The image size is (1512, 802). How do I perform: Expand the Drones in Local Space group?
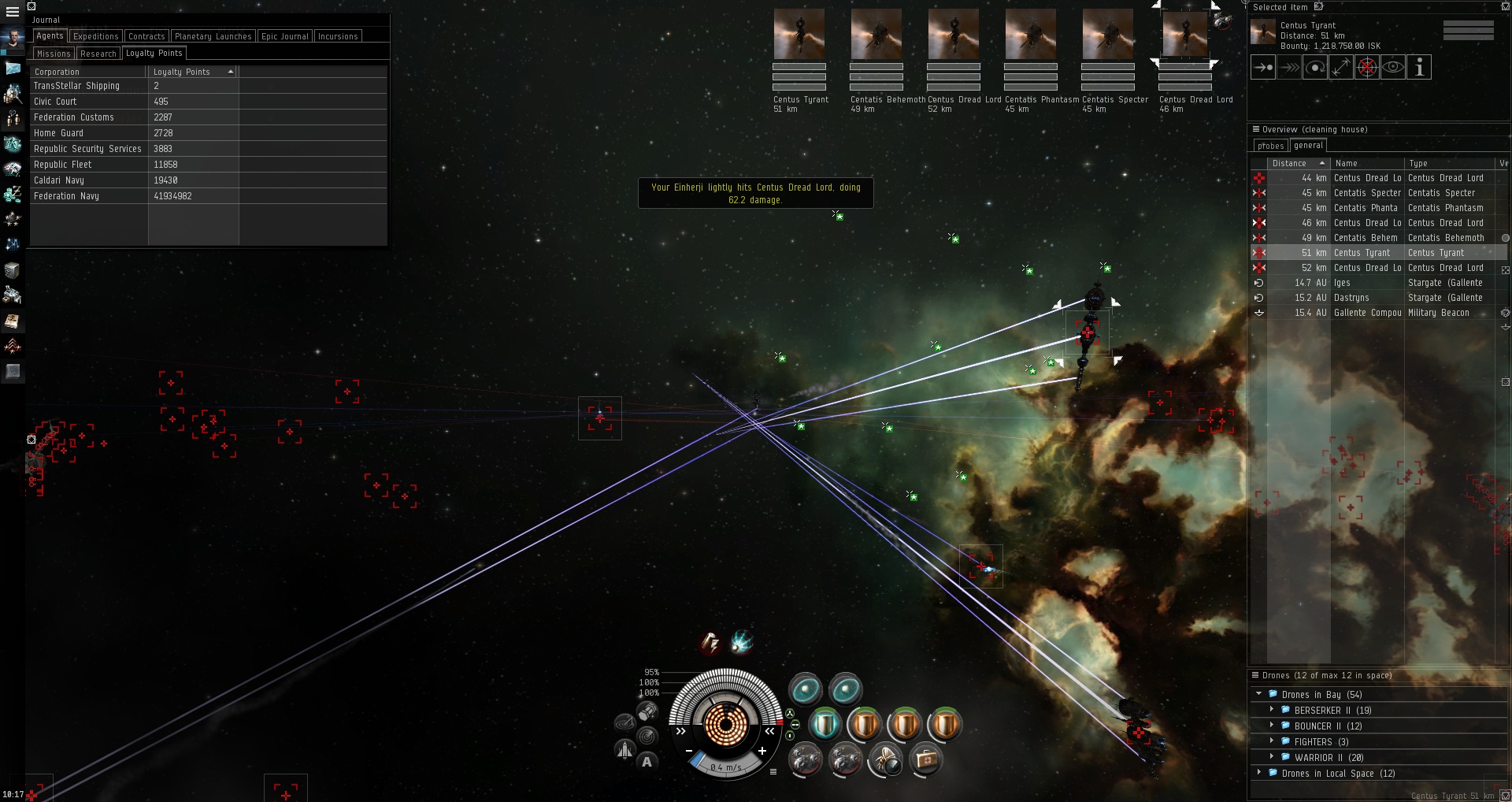pyautogui.click(x=1260, y=773)
